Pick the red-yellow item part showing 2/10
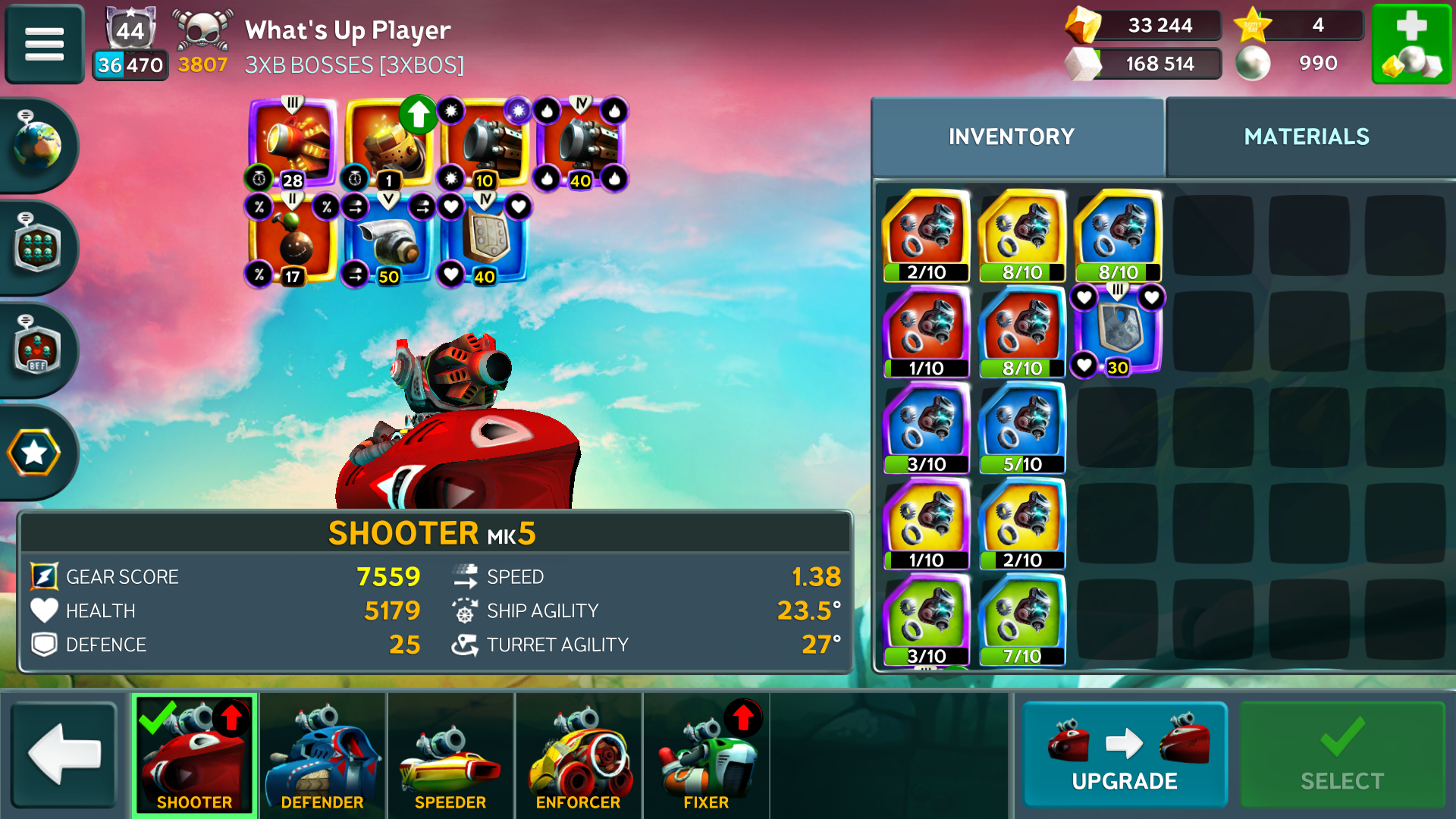1456x819 pixels. point(926,235)
